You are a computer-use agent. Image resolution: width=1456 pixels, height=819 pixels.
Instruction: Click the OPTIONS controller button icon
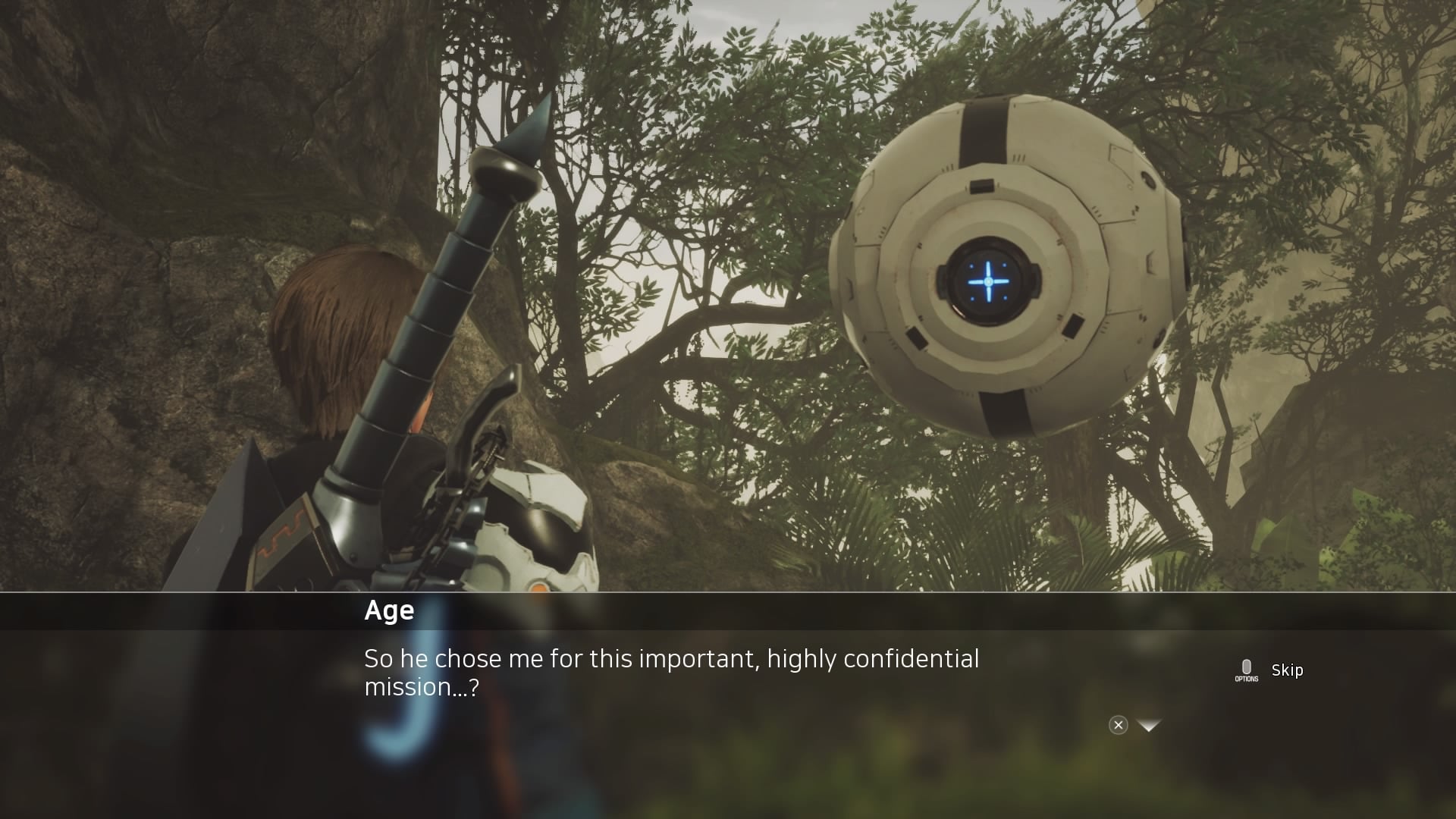pyautogui.click(x=1246, y=669)
